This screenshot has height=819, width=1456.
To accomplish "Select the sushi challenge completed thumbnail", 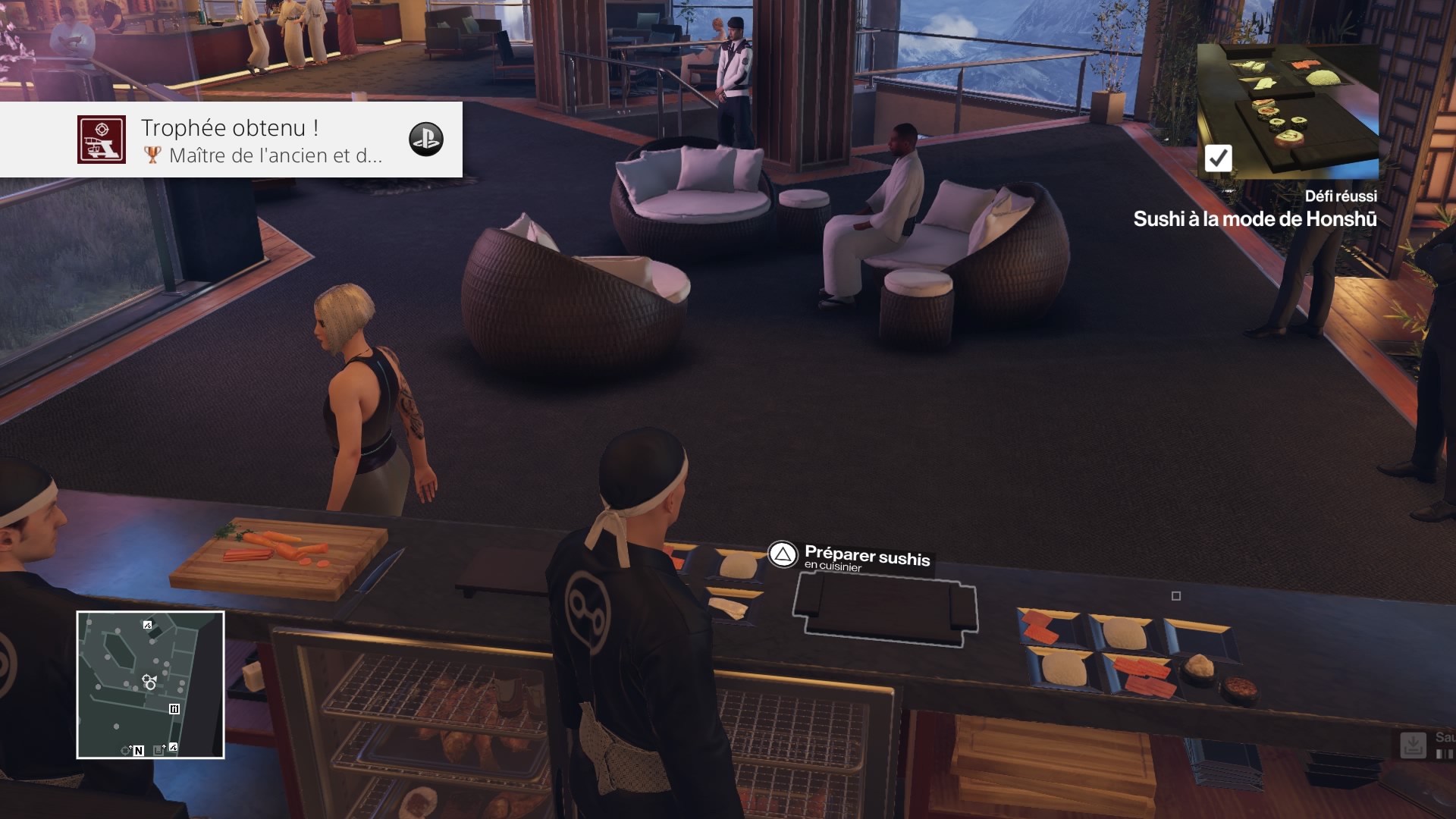I will [x=1287, y=111].
